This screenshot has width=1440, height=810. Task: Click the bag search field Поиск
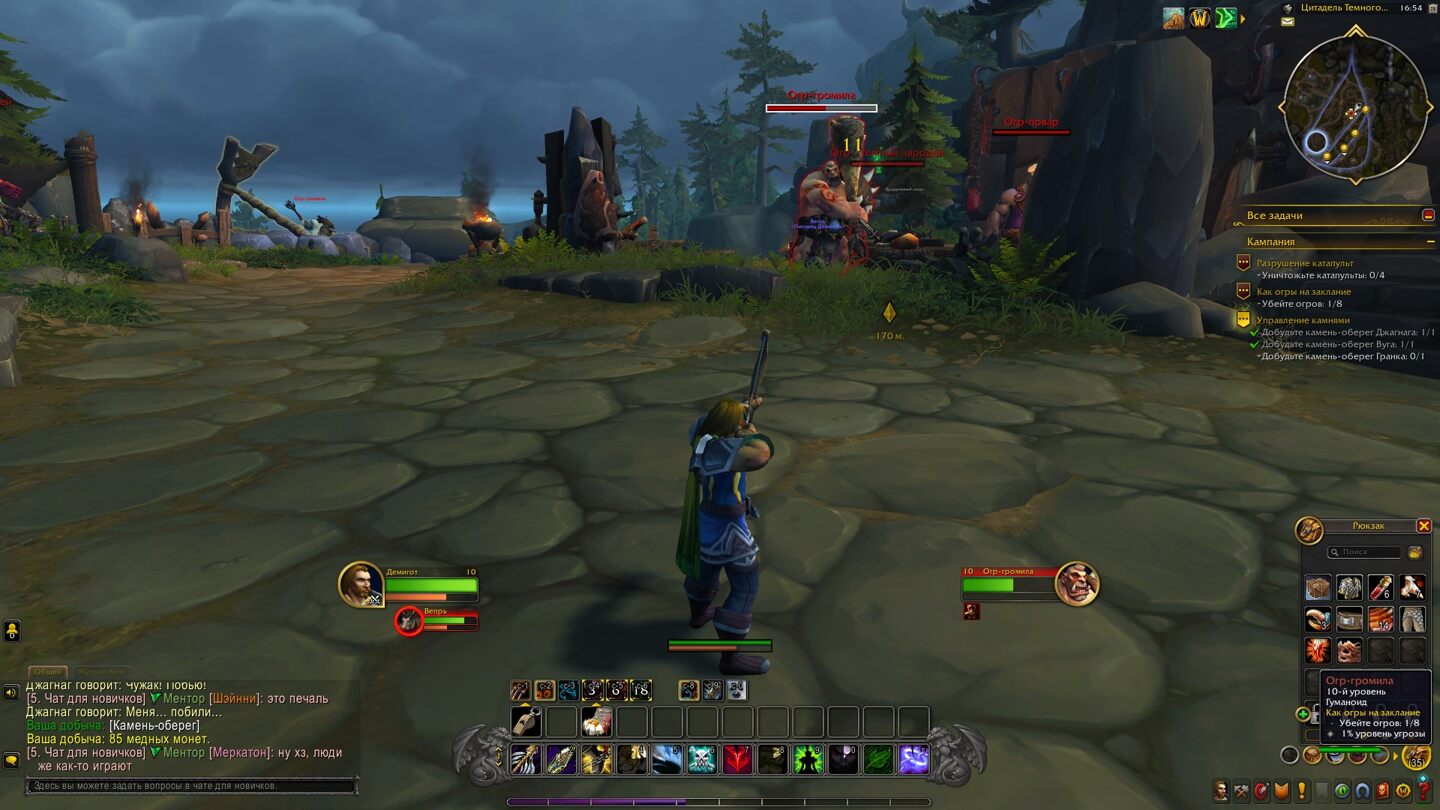point(1368,552)
